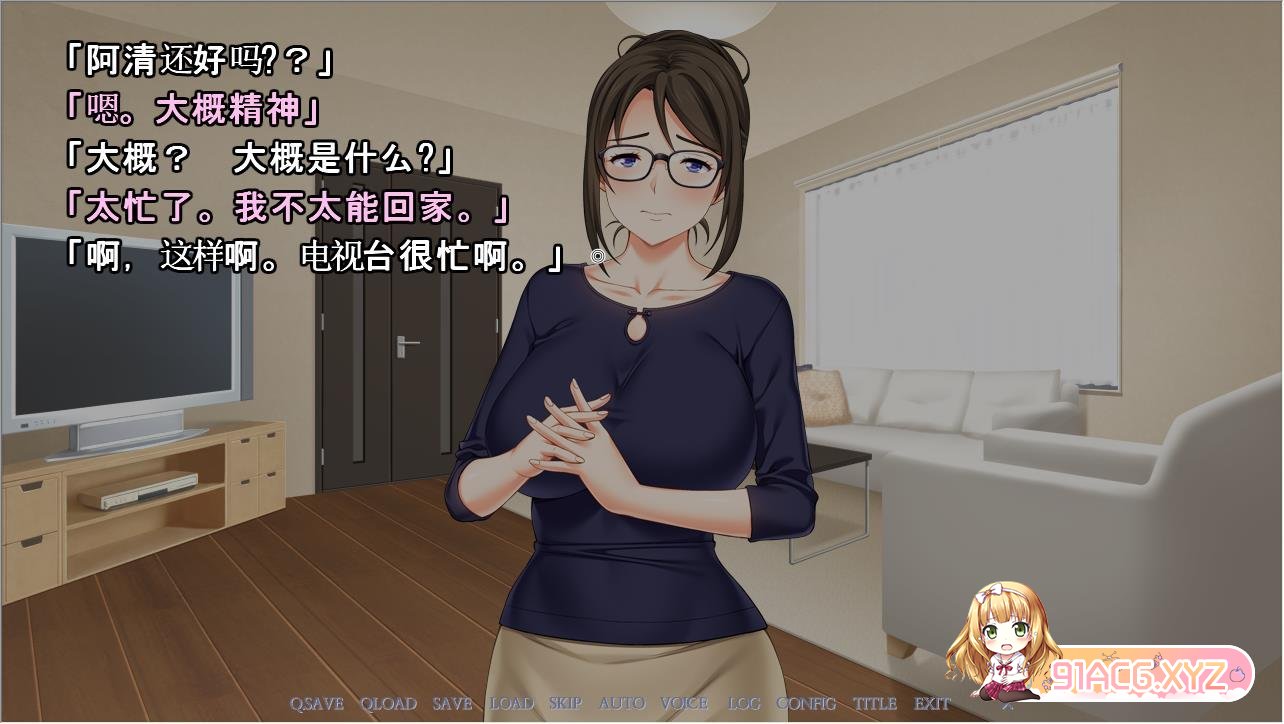Click the peach icon on the 91ACG banner
Screen dimensions: 1284x724
pos(1238,676)
